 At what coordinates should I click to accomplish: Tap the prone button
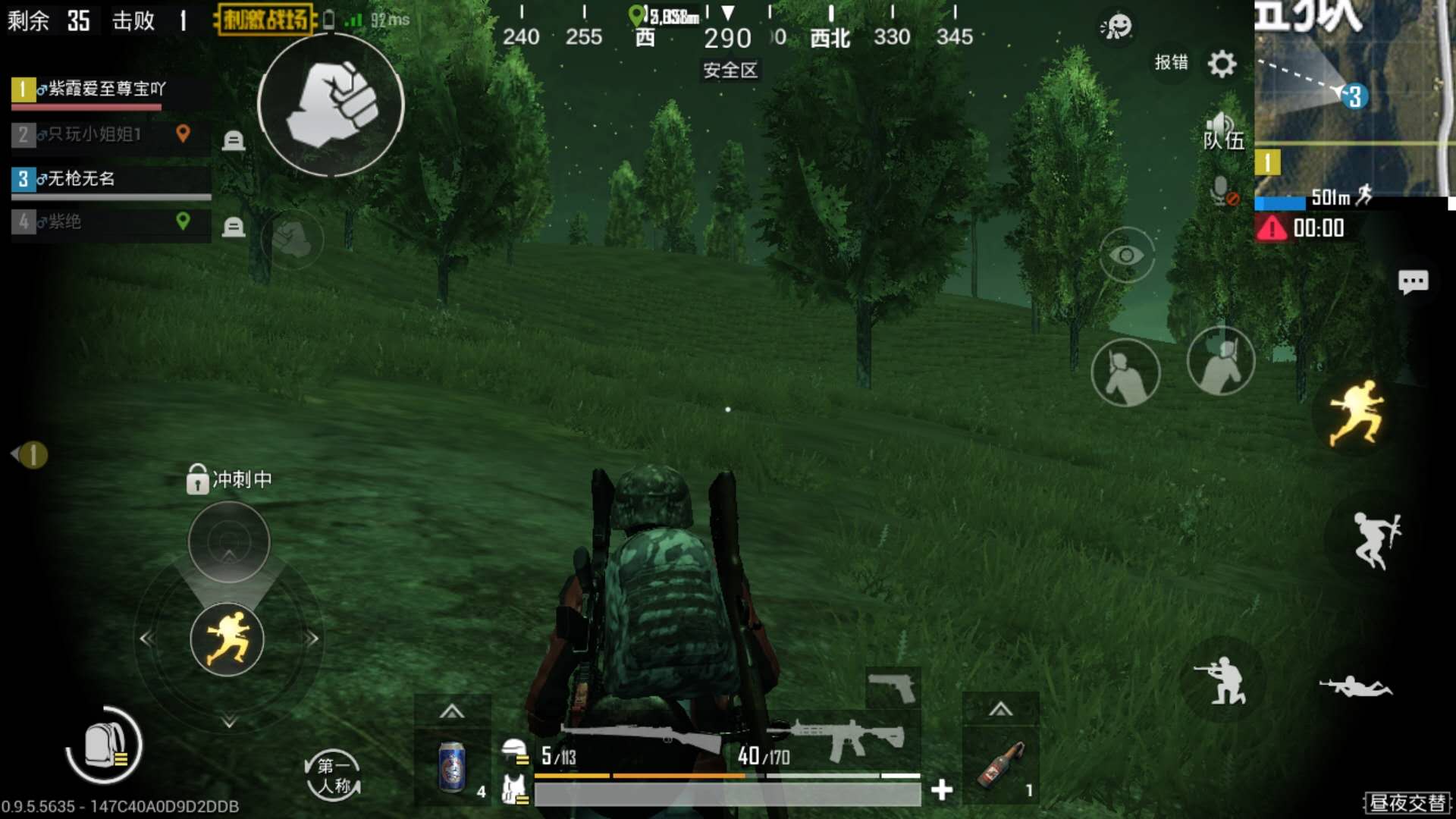tap(1356, 686)
